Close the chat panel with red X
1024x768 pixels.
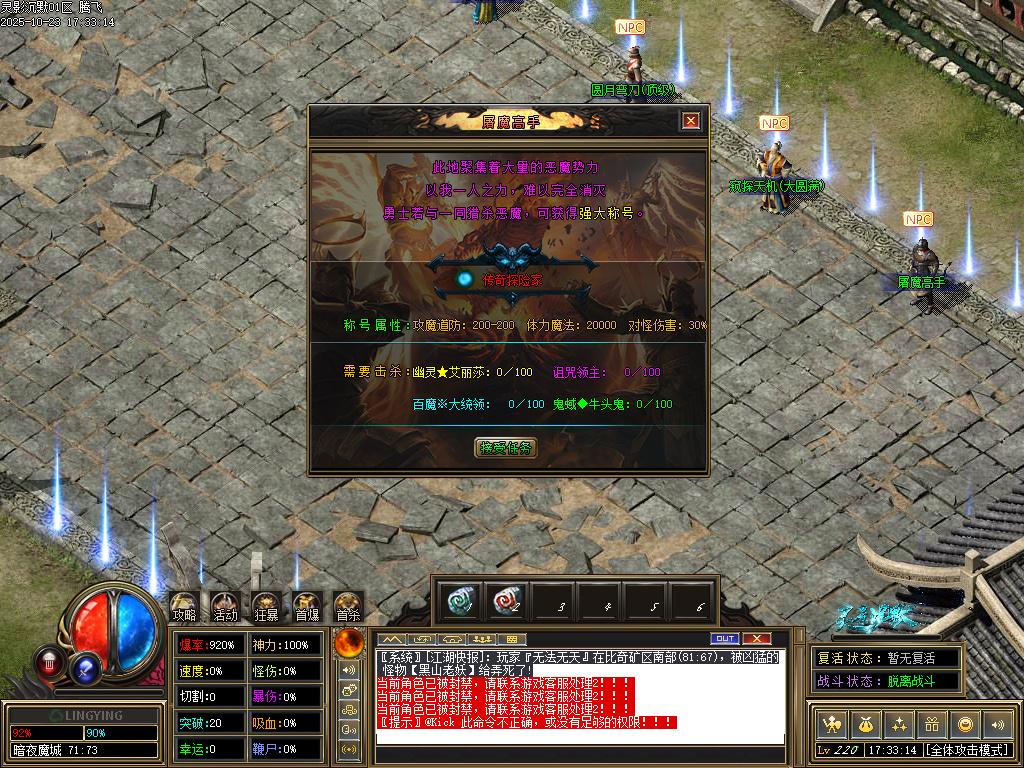(x=757, y=638)
